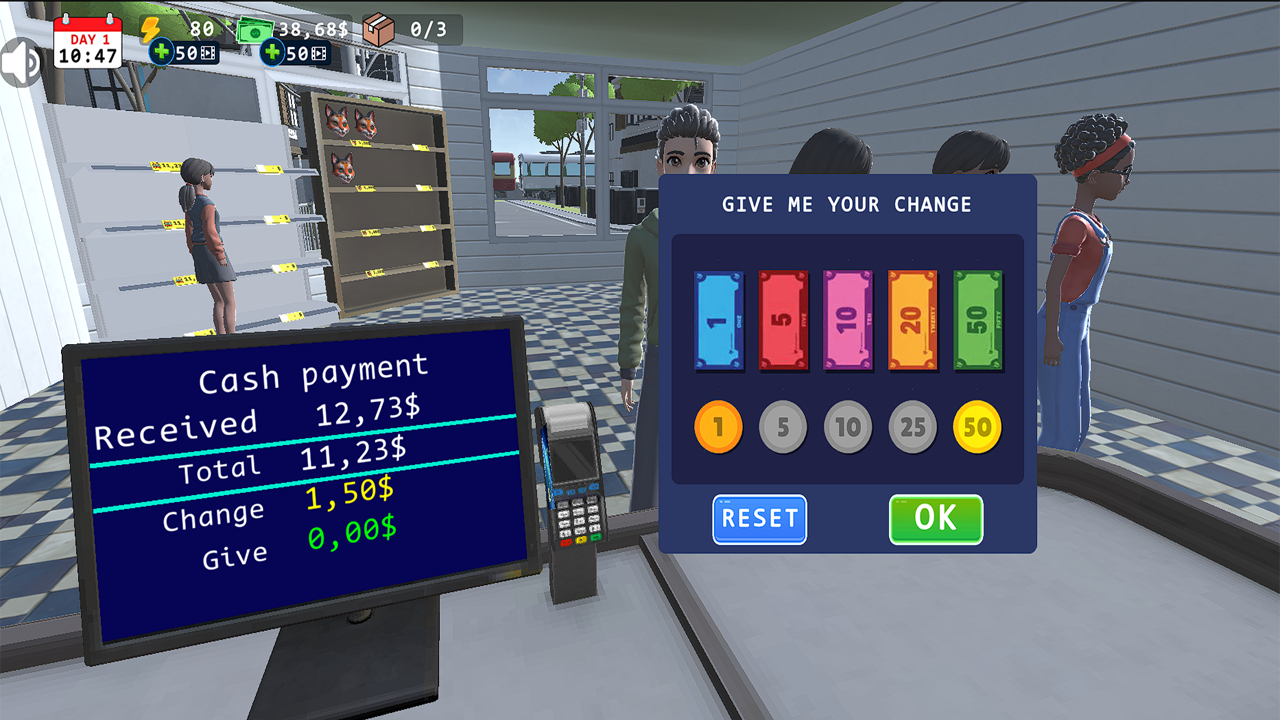Select the pink 10 dollar bill
1280x720 pixels.
pyautogui.click(x=847, y=318)
